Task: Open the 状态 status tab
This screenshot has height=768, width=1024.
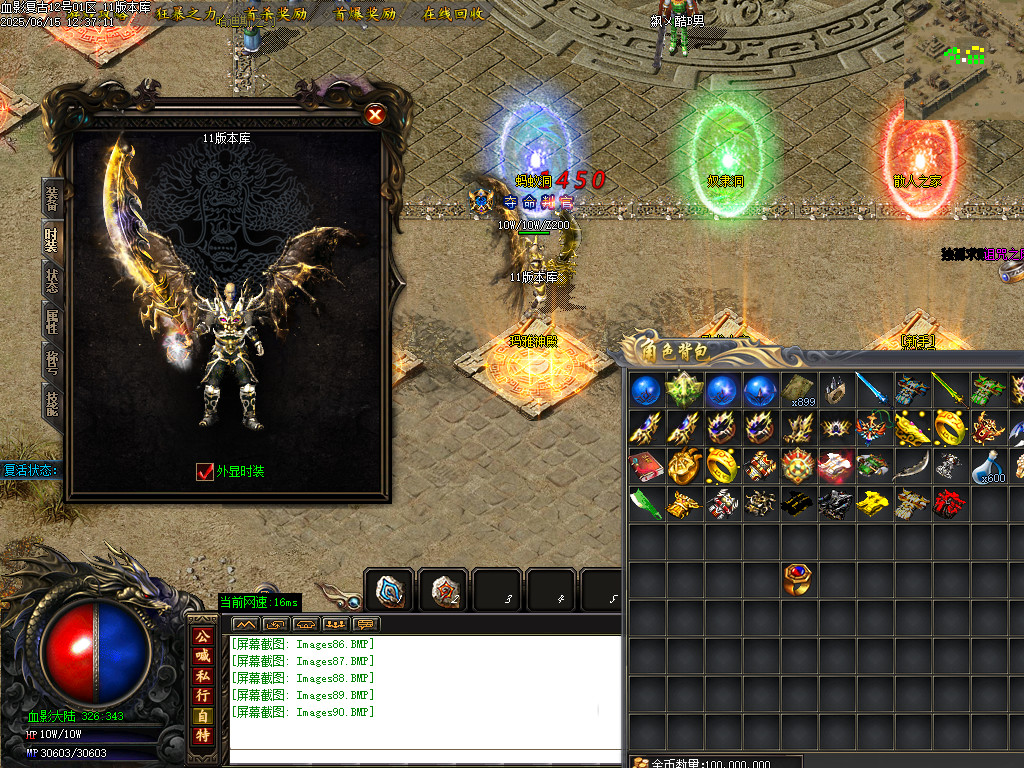Action: [x=51, y=279]
